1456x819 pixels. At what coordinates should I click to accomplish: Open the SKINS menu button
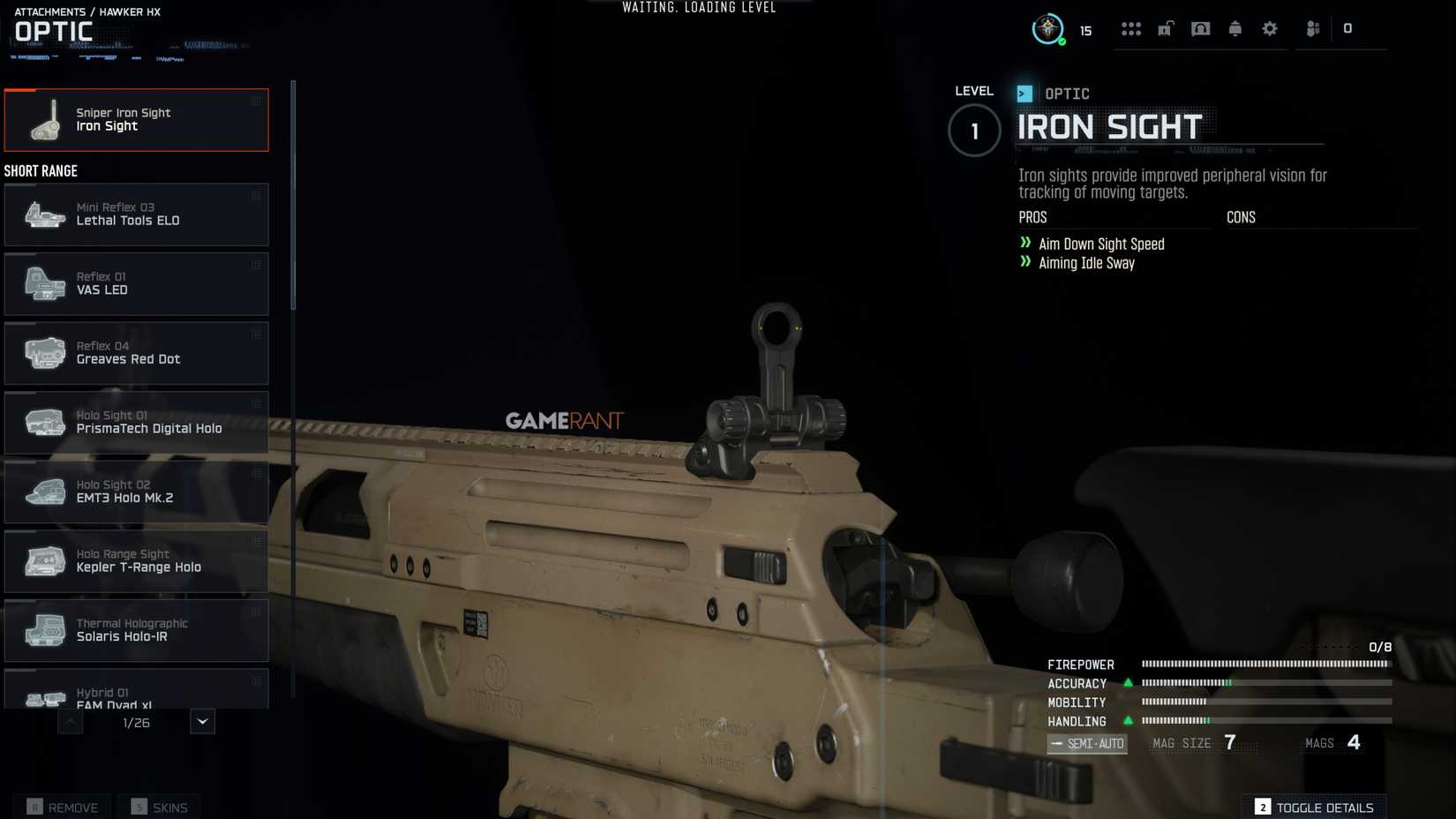(x=159, y=807)
